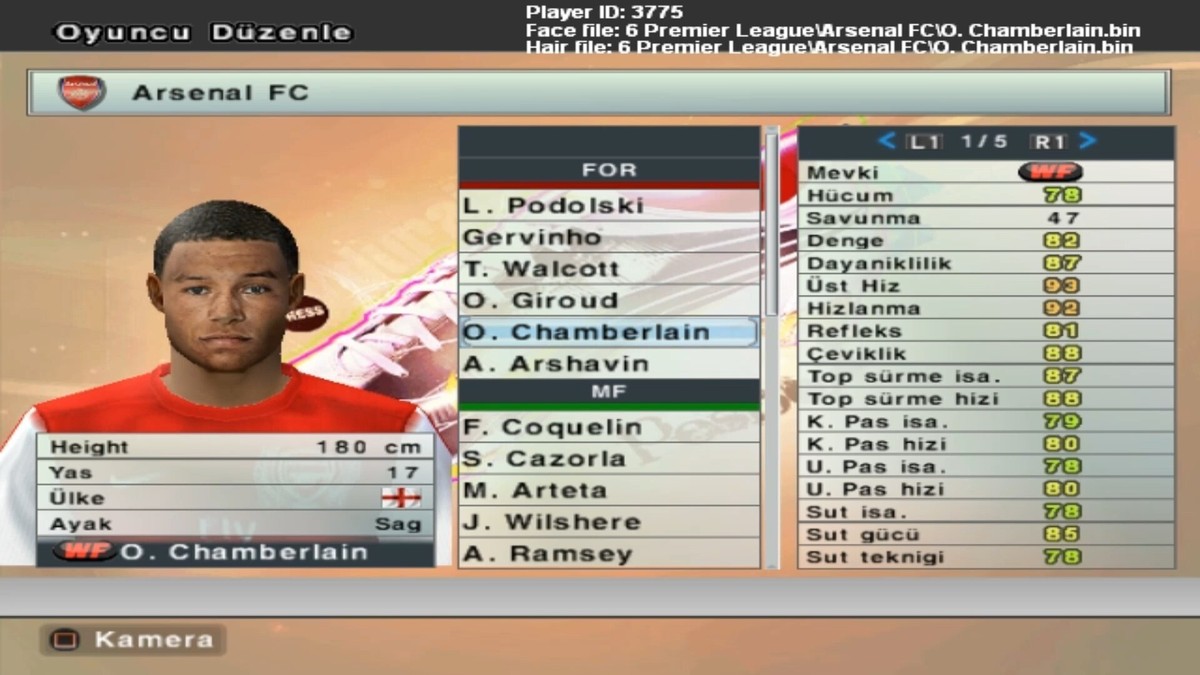Pick T. Walcott in the squad list
This screenshot has width=1200, height=675.
point(608,269)
